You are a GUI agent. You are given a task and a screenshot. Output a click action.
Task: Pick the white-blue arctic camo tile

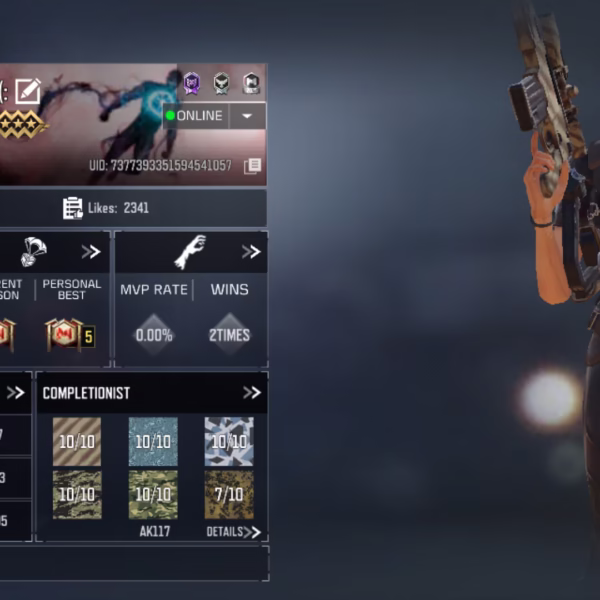click(x=229, y=442)
